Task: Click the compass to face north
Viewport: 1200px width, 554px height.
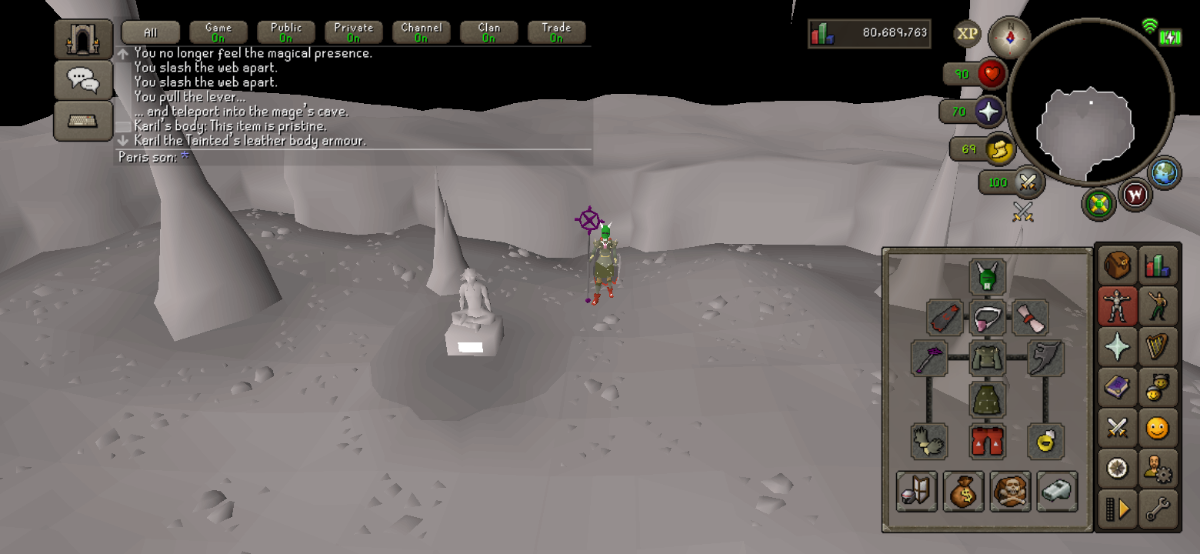Action: pyautogui.click(x=1009, y=37)
